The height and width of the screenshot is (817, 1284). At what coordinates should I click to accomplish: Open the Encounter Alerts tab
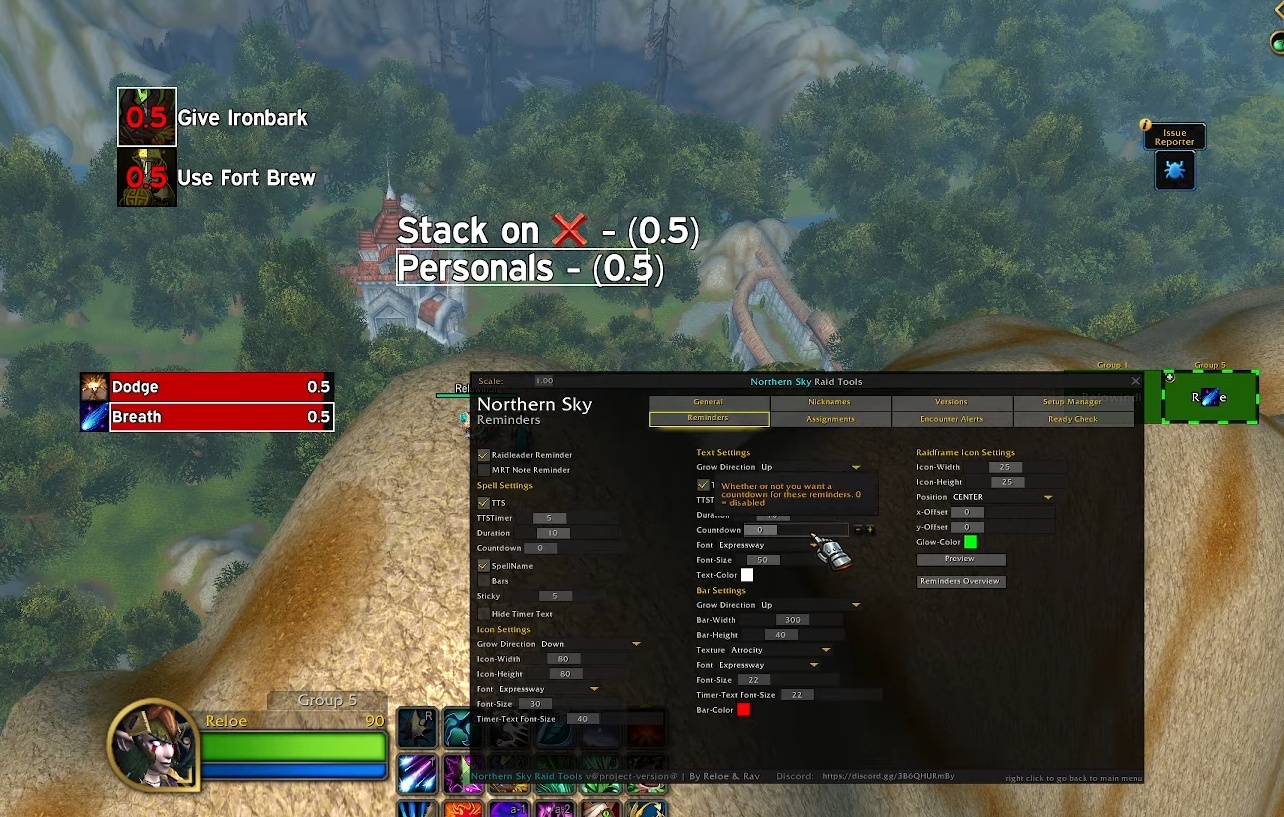(951, 419)
